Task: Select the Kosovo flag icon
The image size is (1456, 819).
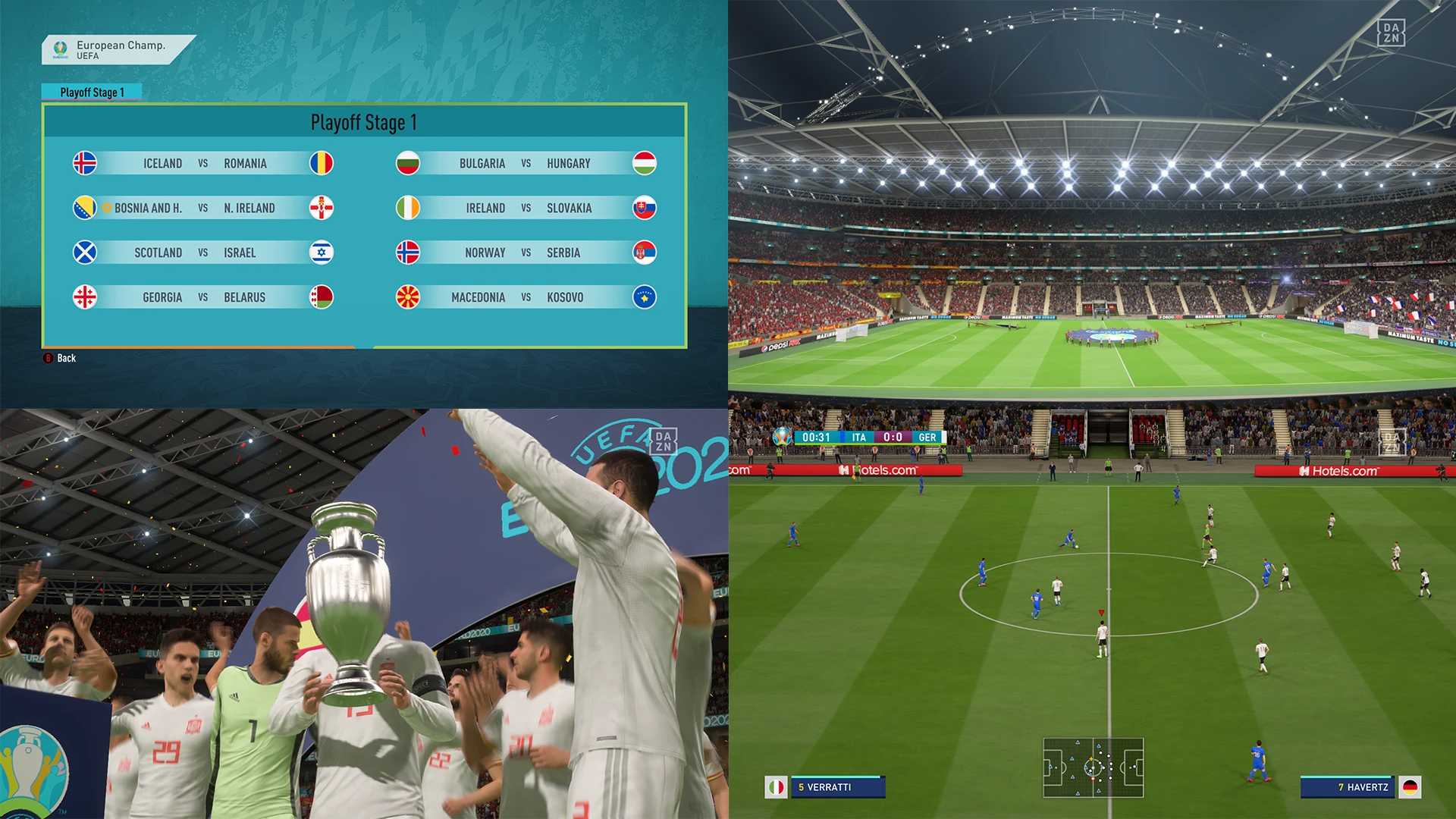Action: point(644,297)
